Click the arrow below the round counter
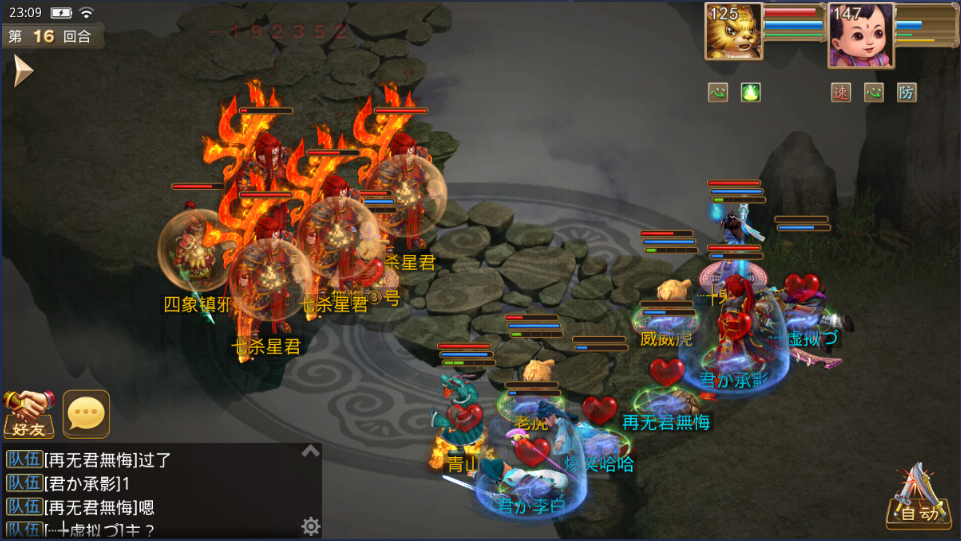The height and width of the screenshot is (541, 961). coord(22,70)
